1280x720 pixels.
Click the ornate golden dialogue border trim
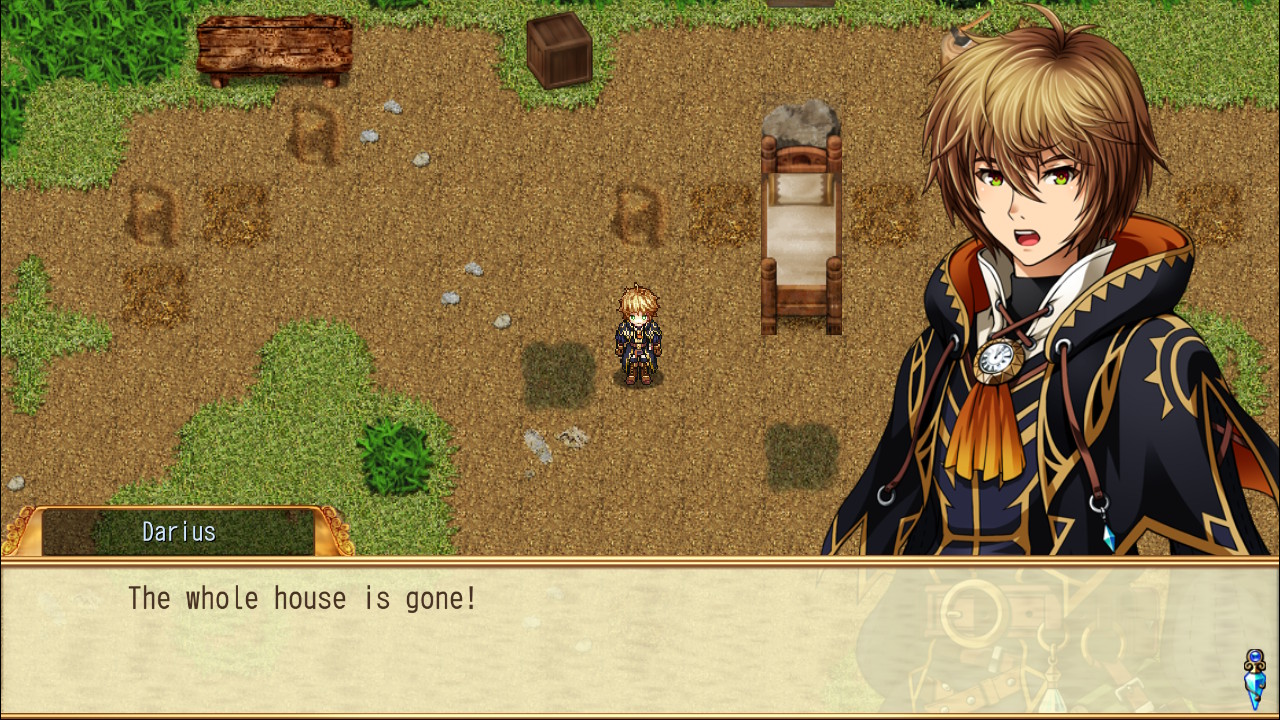point(640,562)
